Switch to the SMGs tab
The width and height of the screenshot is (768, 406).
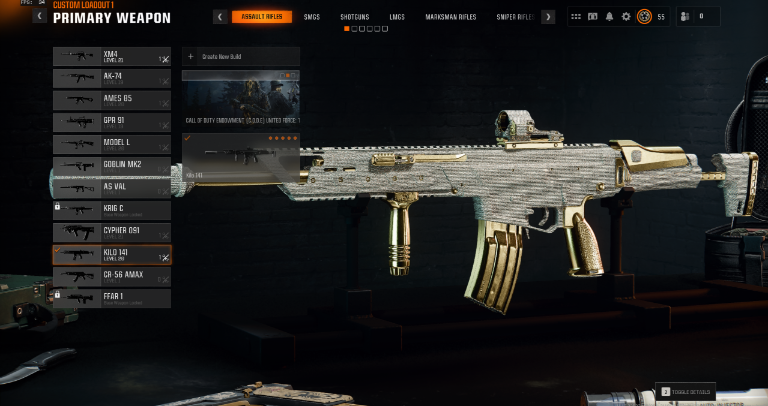click(312, 17)
